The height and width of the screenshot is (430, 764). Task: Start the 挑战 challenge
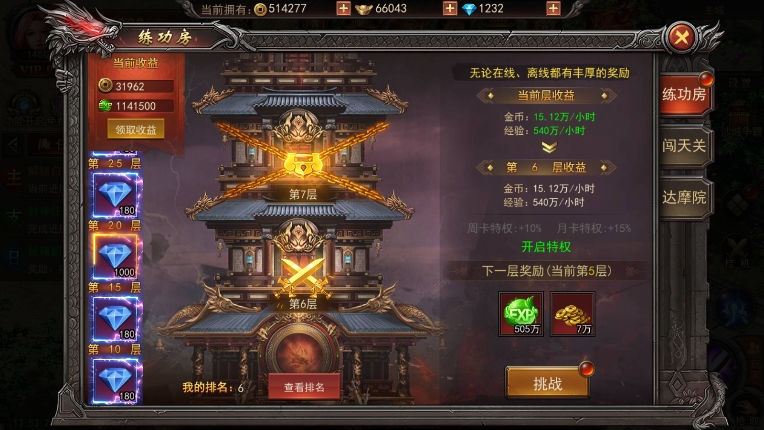tap(547, 382)
